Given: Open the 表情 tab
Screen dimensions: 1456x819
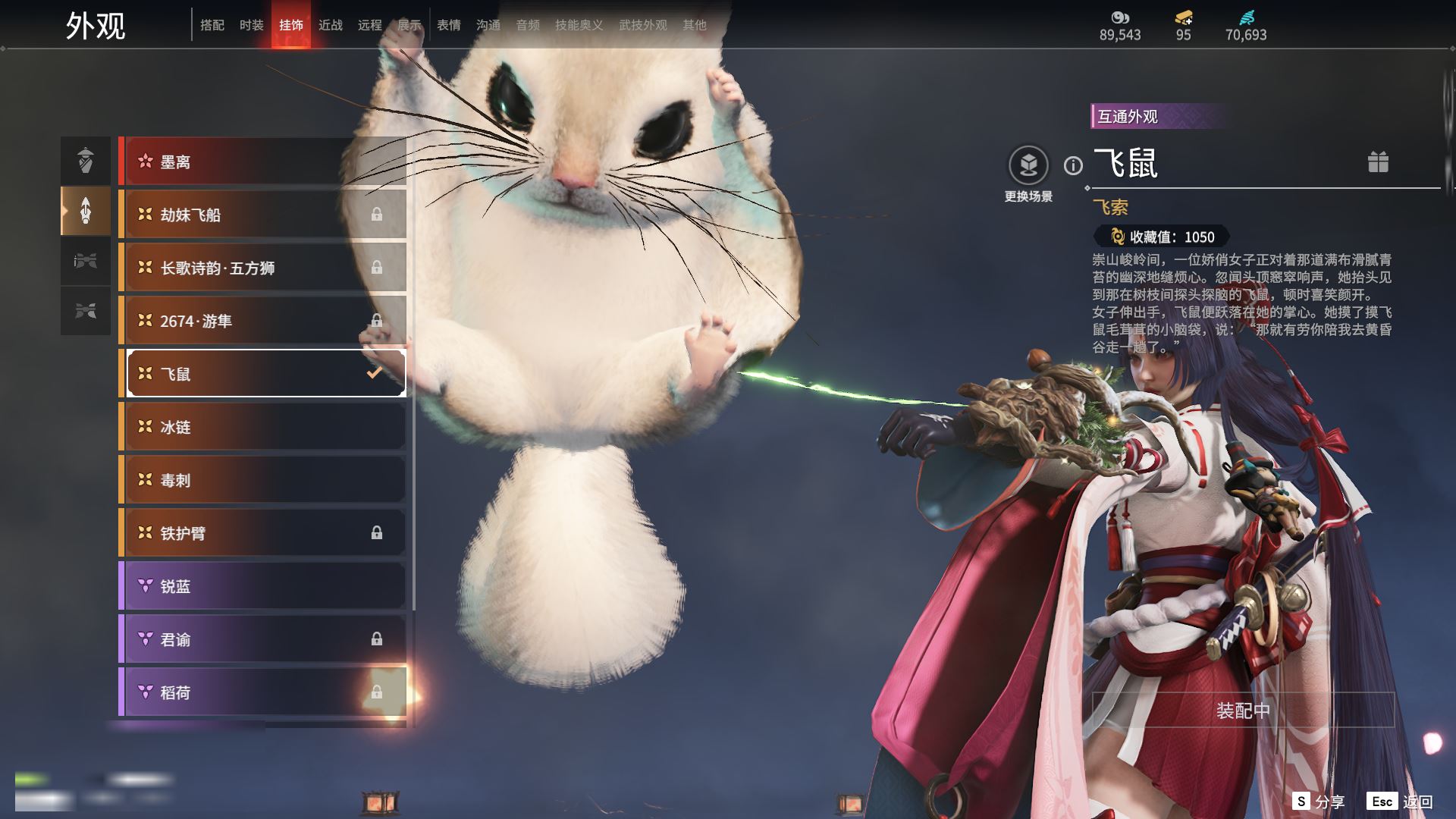Looking at the screenshot, I should [449, 25].
